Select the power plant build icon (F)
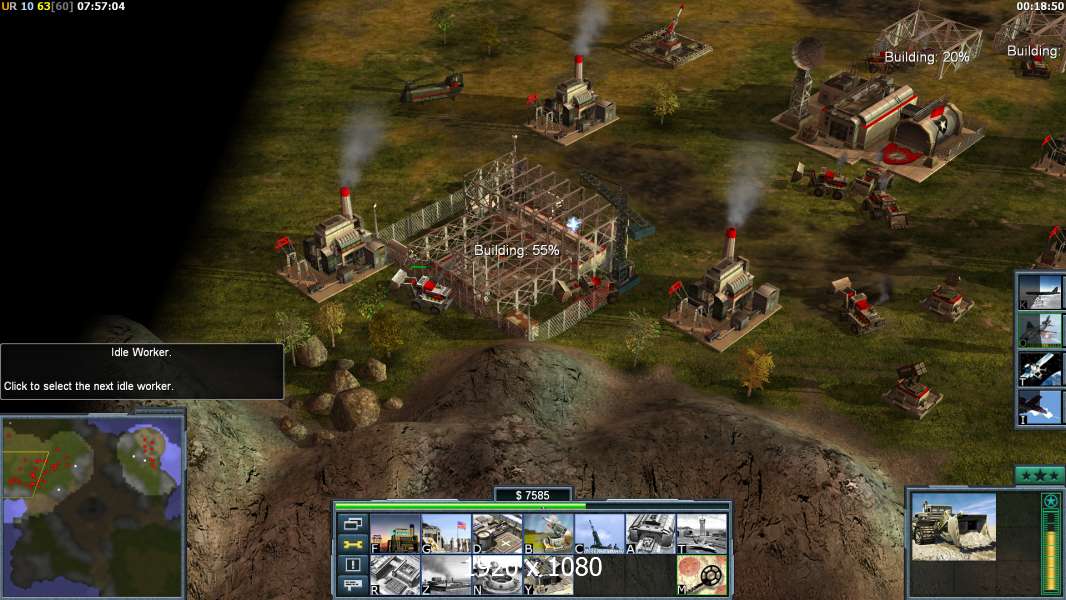Image resolution: width=1066 pixels, height=600 pixels. [x=395, y=534]
